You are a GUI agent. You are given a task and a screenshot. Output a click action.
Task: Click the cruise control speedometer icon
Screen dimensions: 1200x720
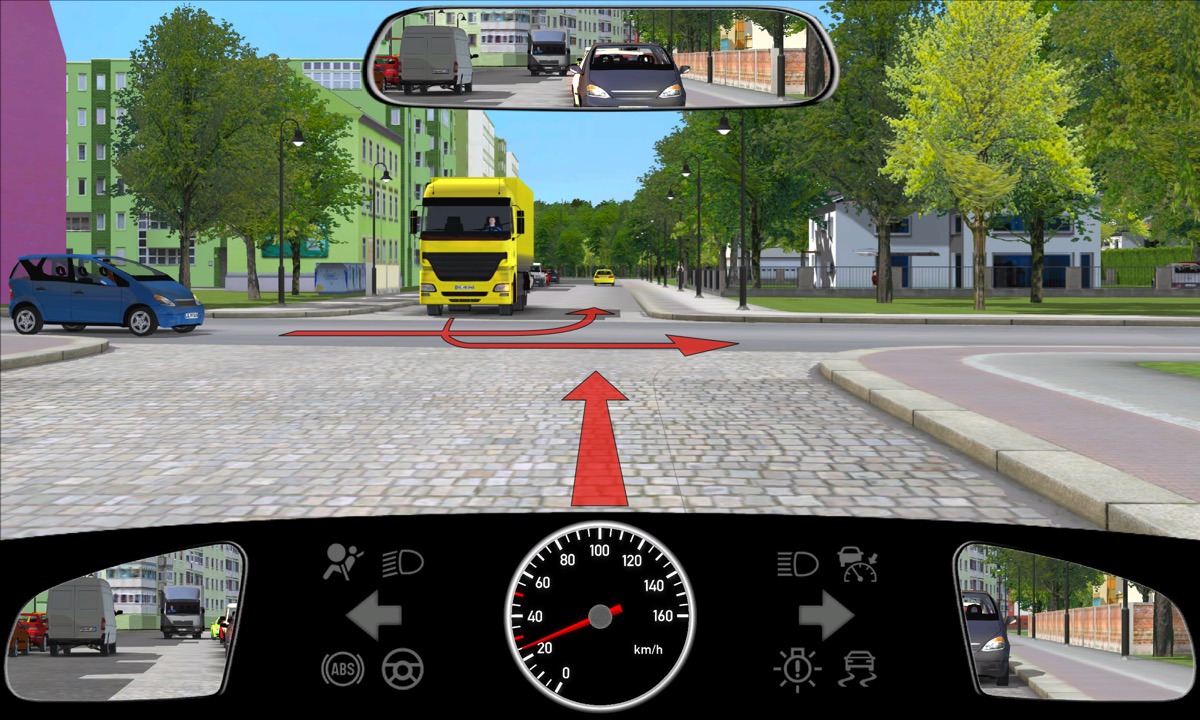[x=858, y=564]
